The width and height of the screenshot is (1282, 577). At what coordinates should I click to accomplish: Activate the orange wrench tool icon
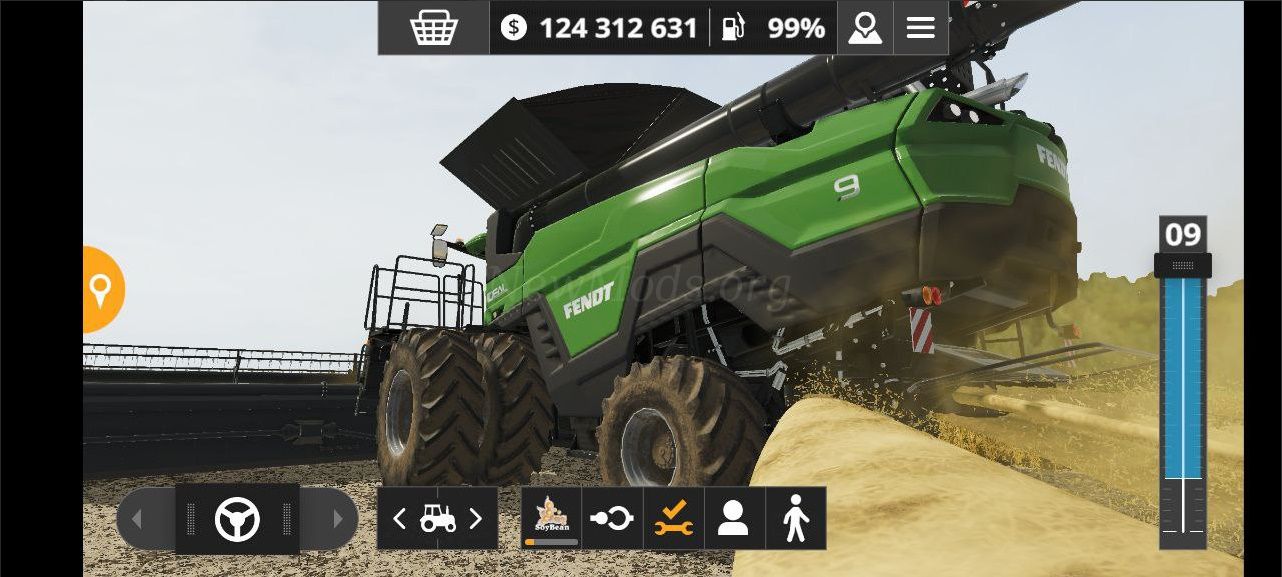tap(673, 518)
